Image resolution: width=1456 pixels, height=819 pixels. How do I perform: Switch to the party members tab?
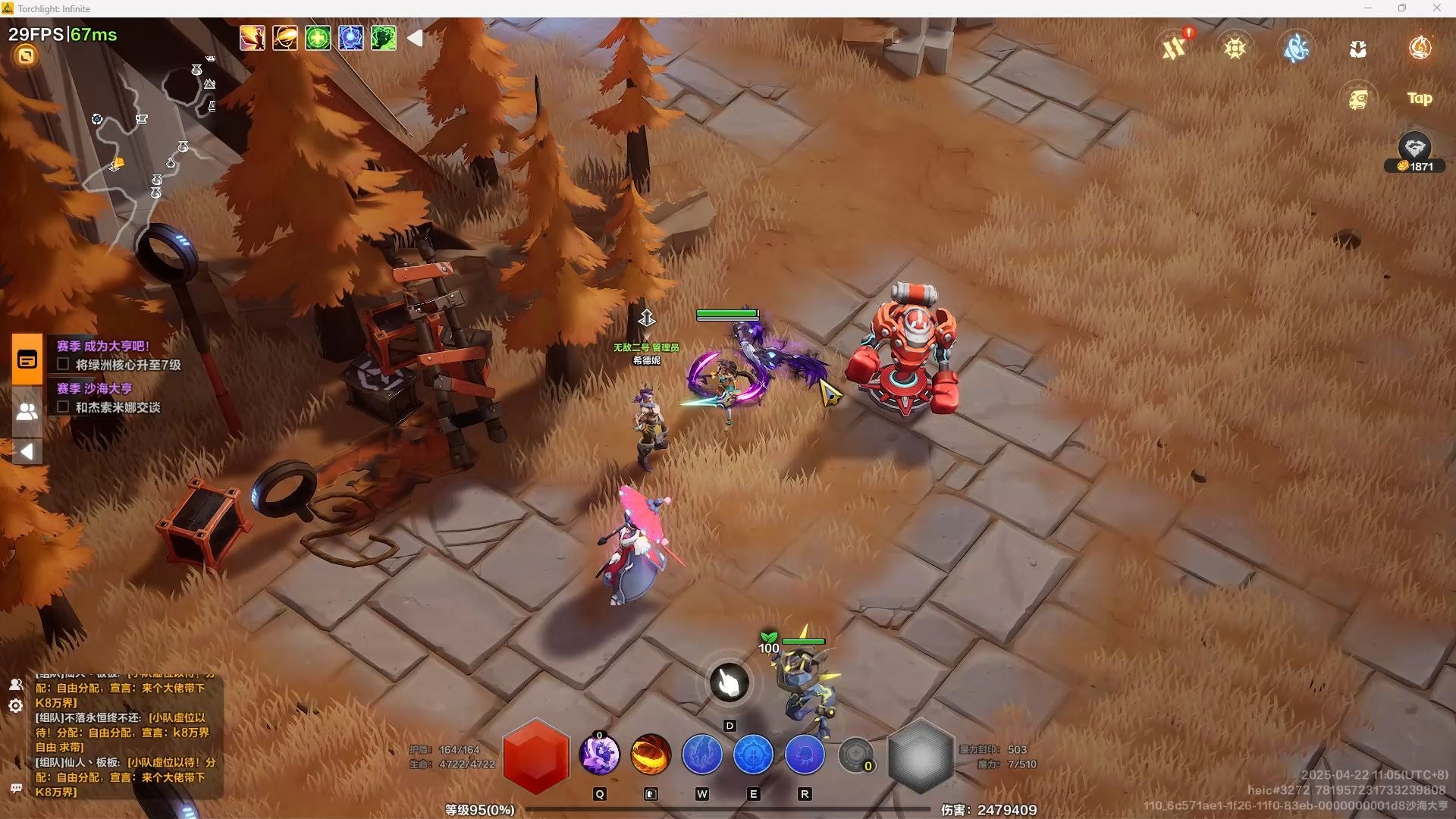[x=27, y=411]
